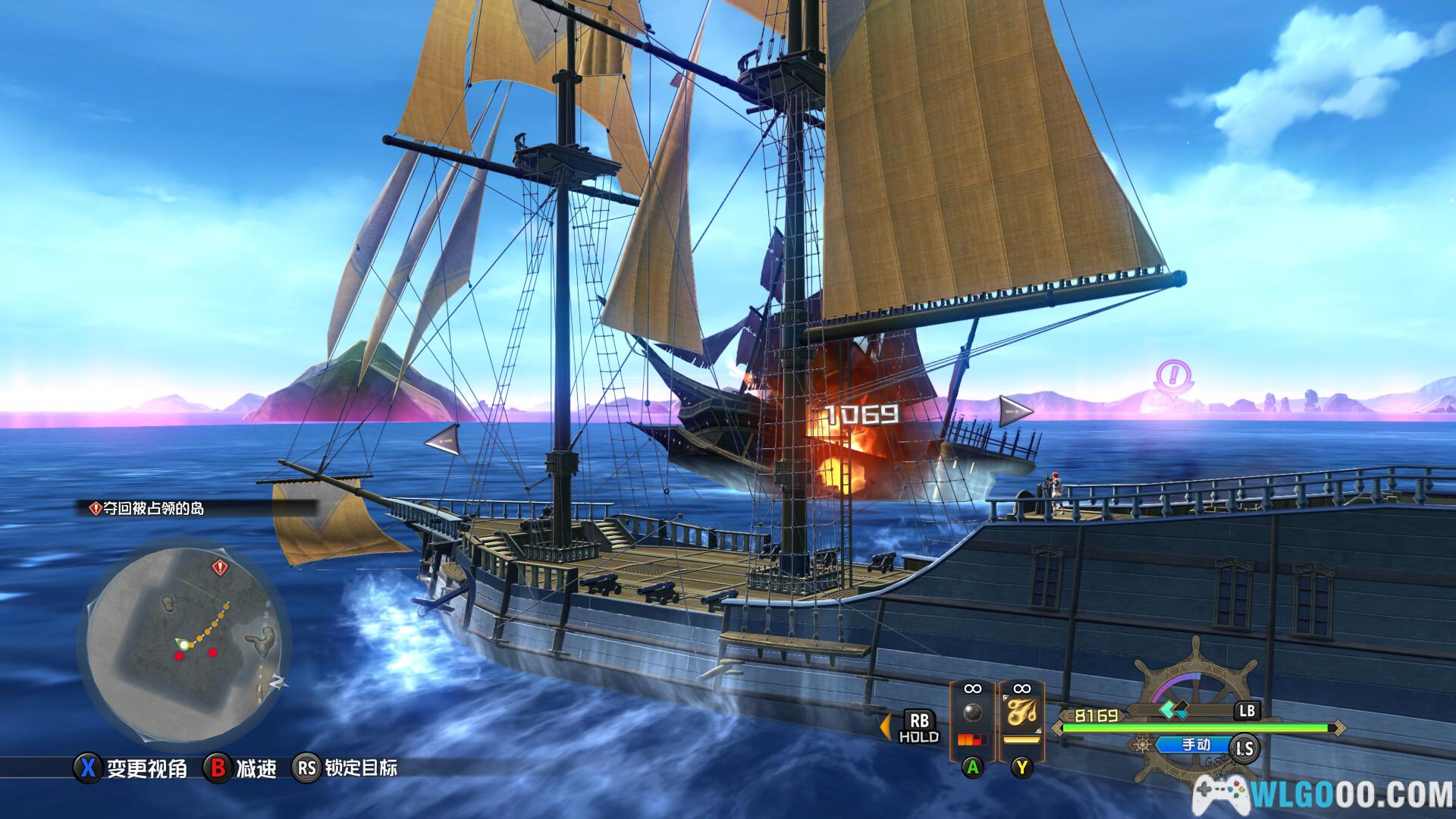Toggle the manual steering mode label
The image size is (1456, 819).
coord(1196,745)
